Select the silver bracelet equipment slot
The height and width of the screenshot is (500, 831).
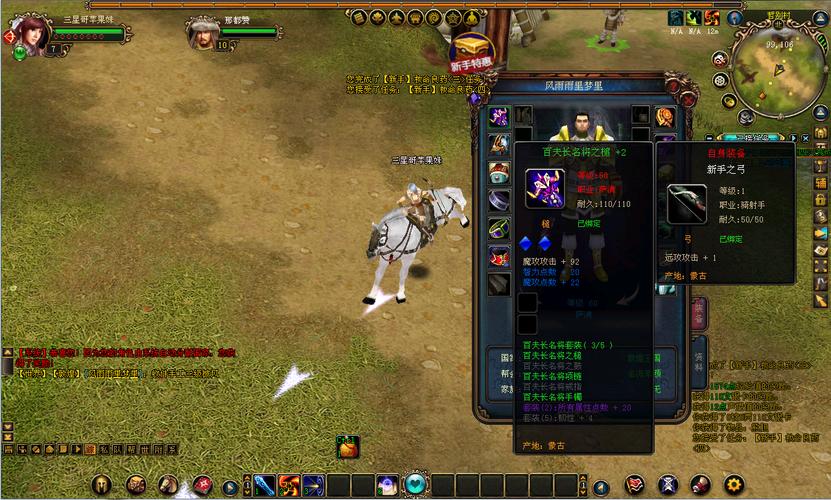(x=499, y=200)
